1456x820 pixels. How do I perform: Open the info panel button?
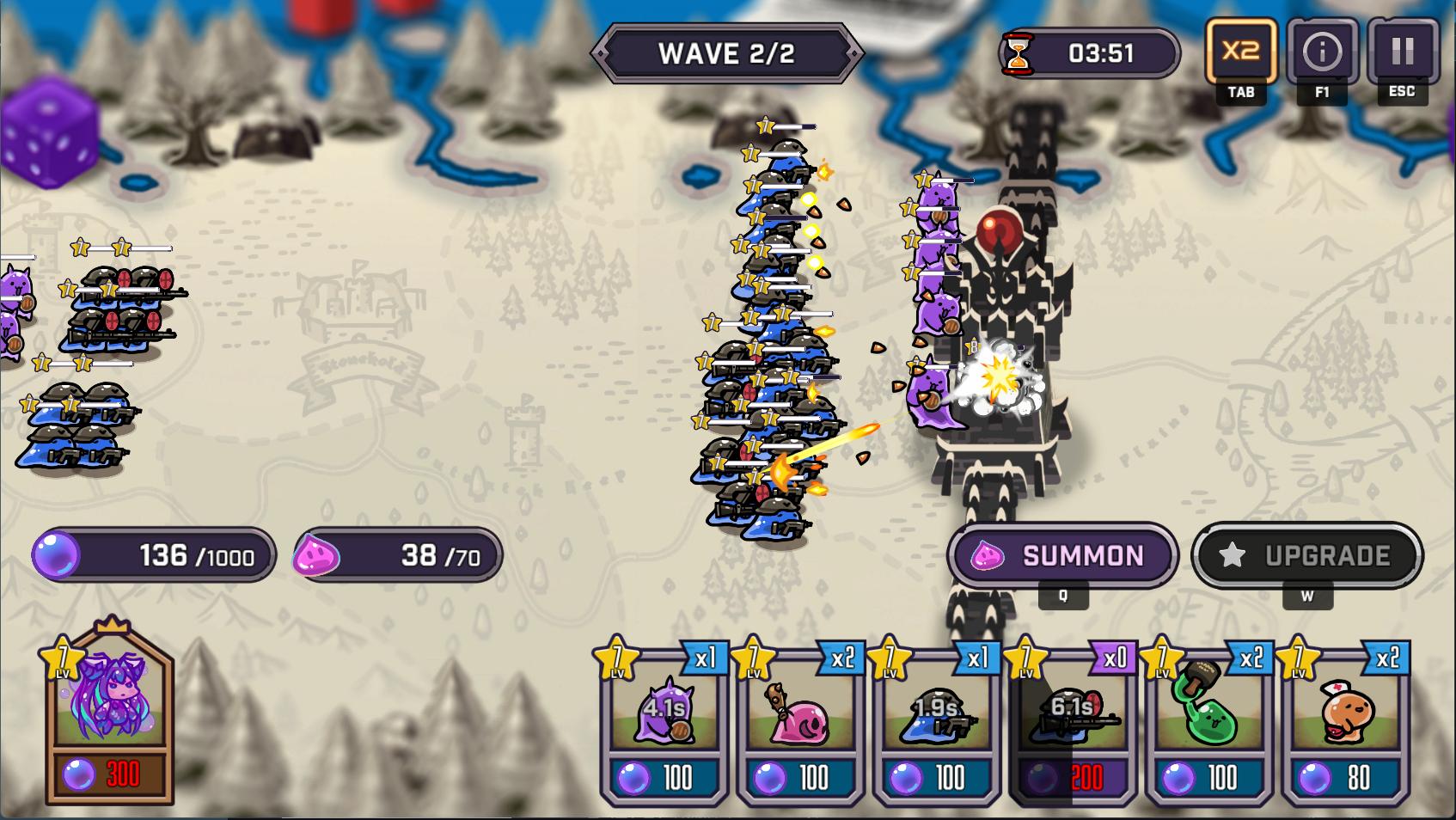[x=1321, y=52]
